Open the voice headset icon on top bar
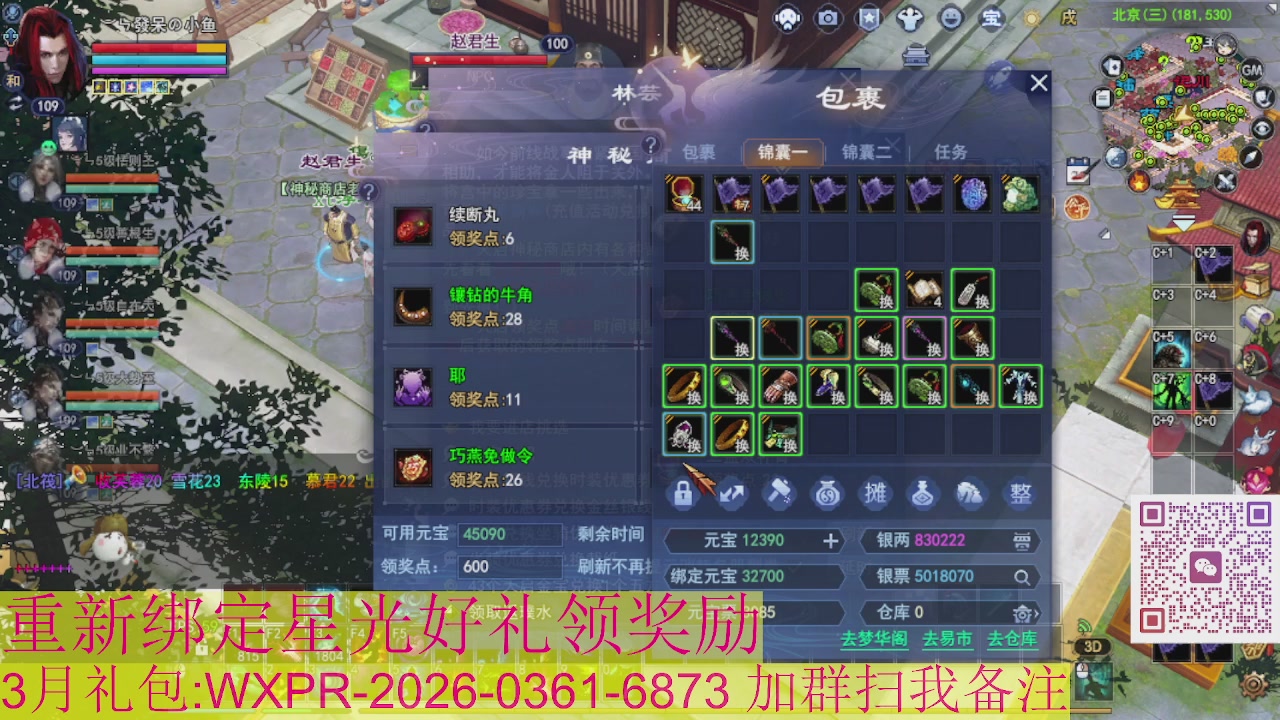Image resolution: width=1280 pixels, height=720 pixels. (x=790, y=17)
